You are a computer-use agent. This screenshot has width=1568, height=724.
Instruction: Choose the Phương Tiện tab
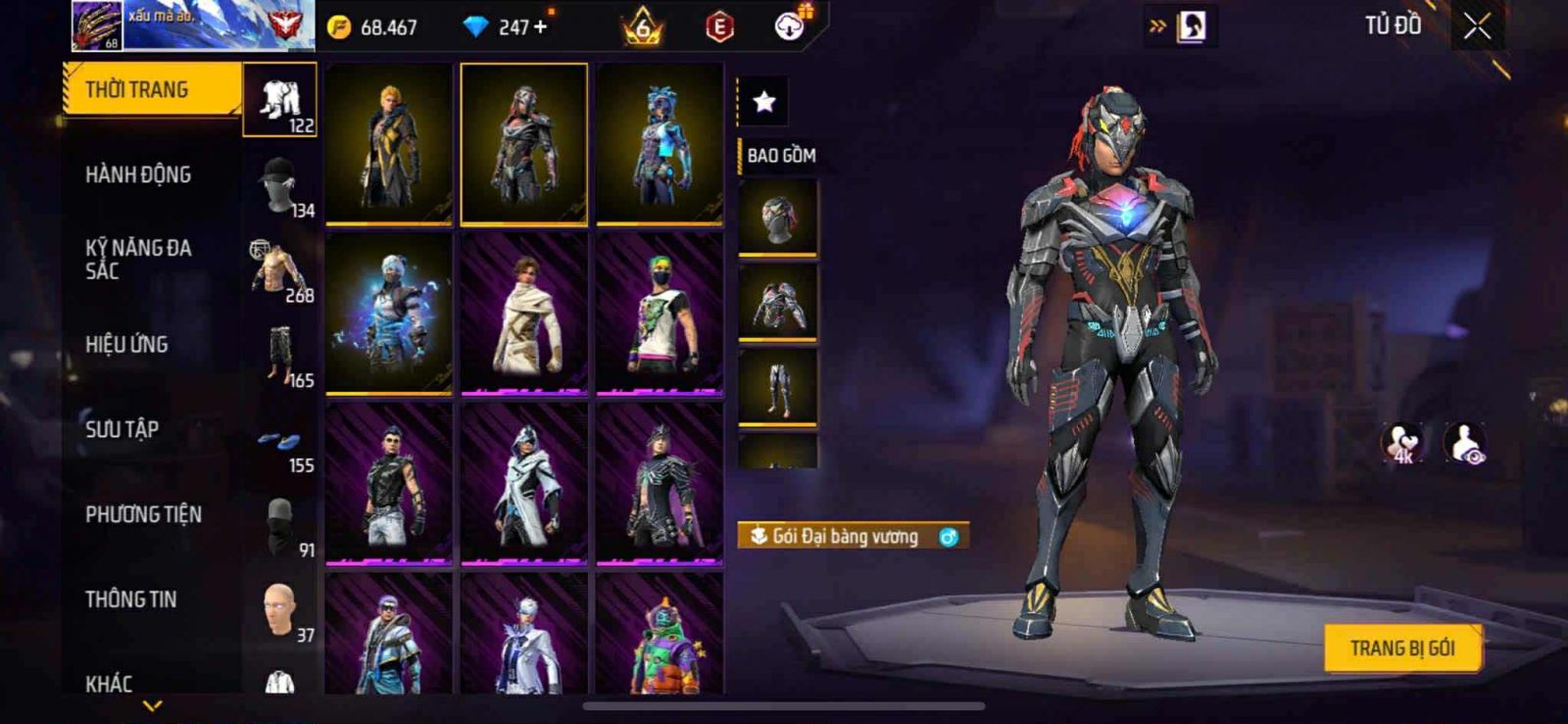click(143, 514)
